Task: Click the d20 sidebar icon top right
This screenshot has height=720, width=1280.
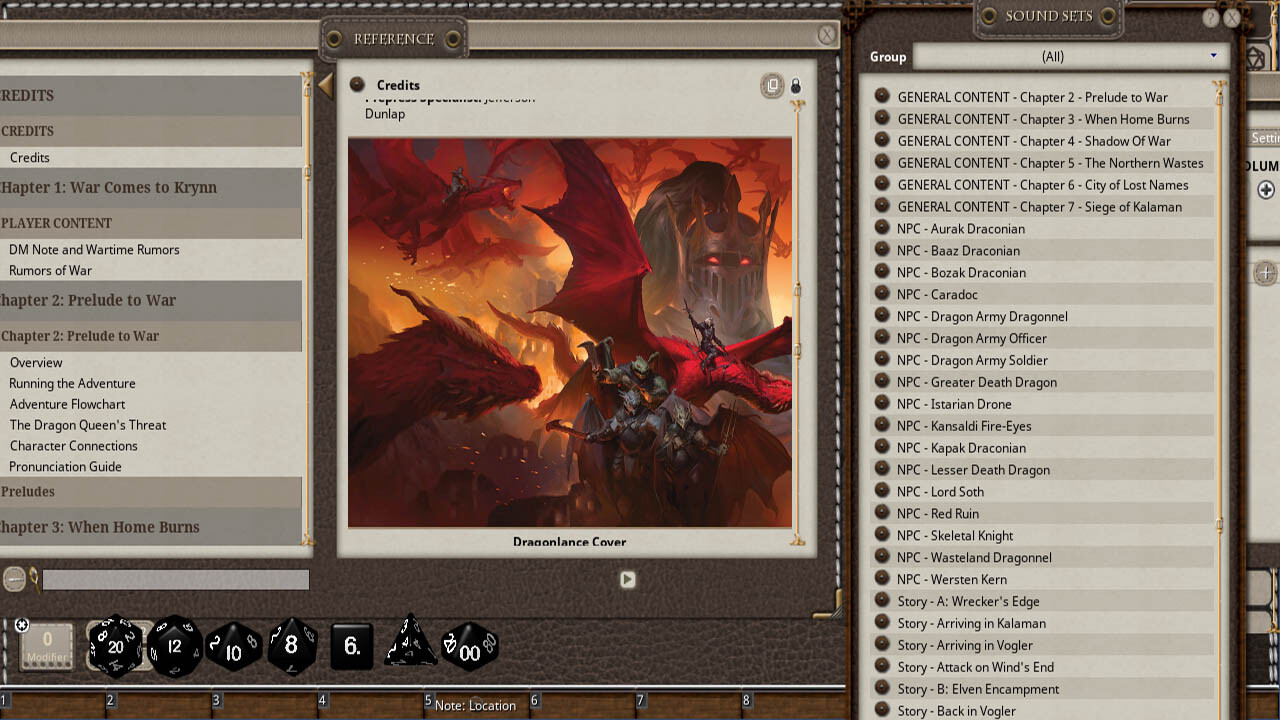Action: coord(1257,58)
